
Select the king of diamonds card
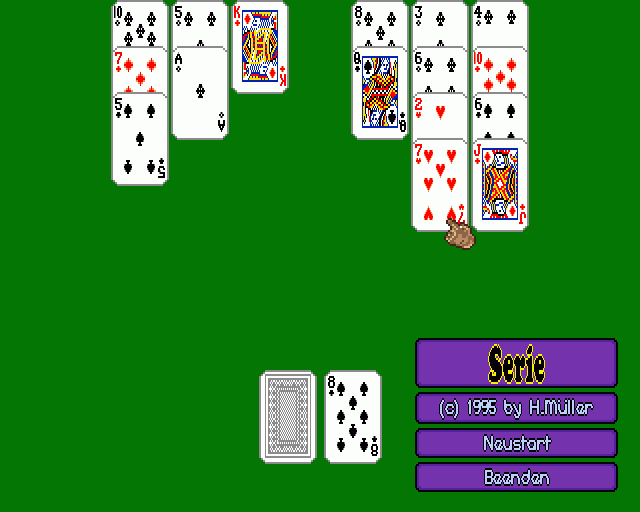tap(260, 47)
